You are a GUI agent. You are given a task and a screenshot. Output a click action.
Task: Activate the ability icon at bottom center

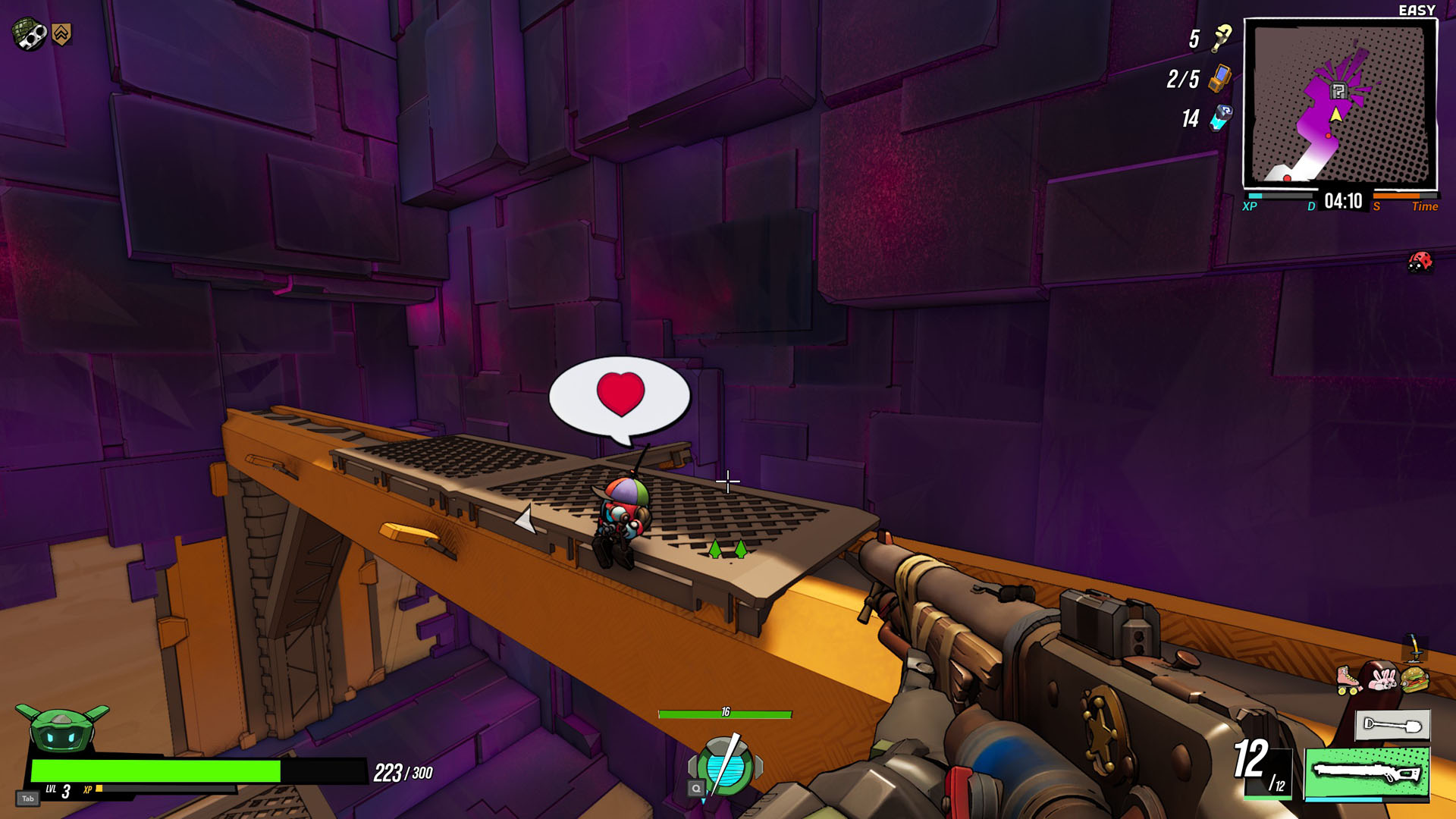tap(725, 767)
